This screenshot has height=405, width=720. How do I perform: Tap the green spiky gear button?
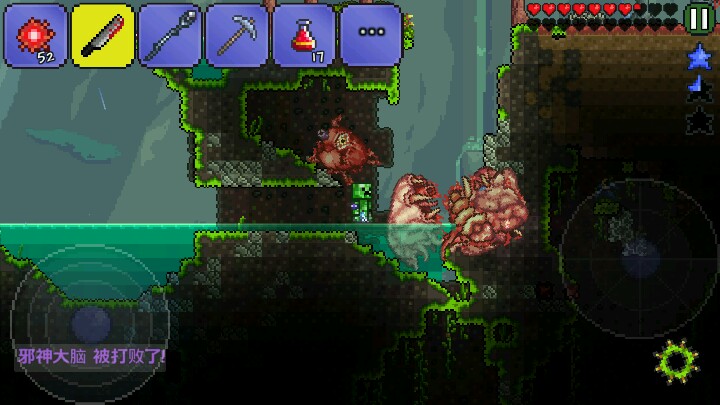(673, 361)
